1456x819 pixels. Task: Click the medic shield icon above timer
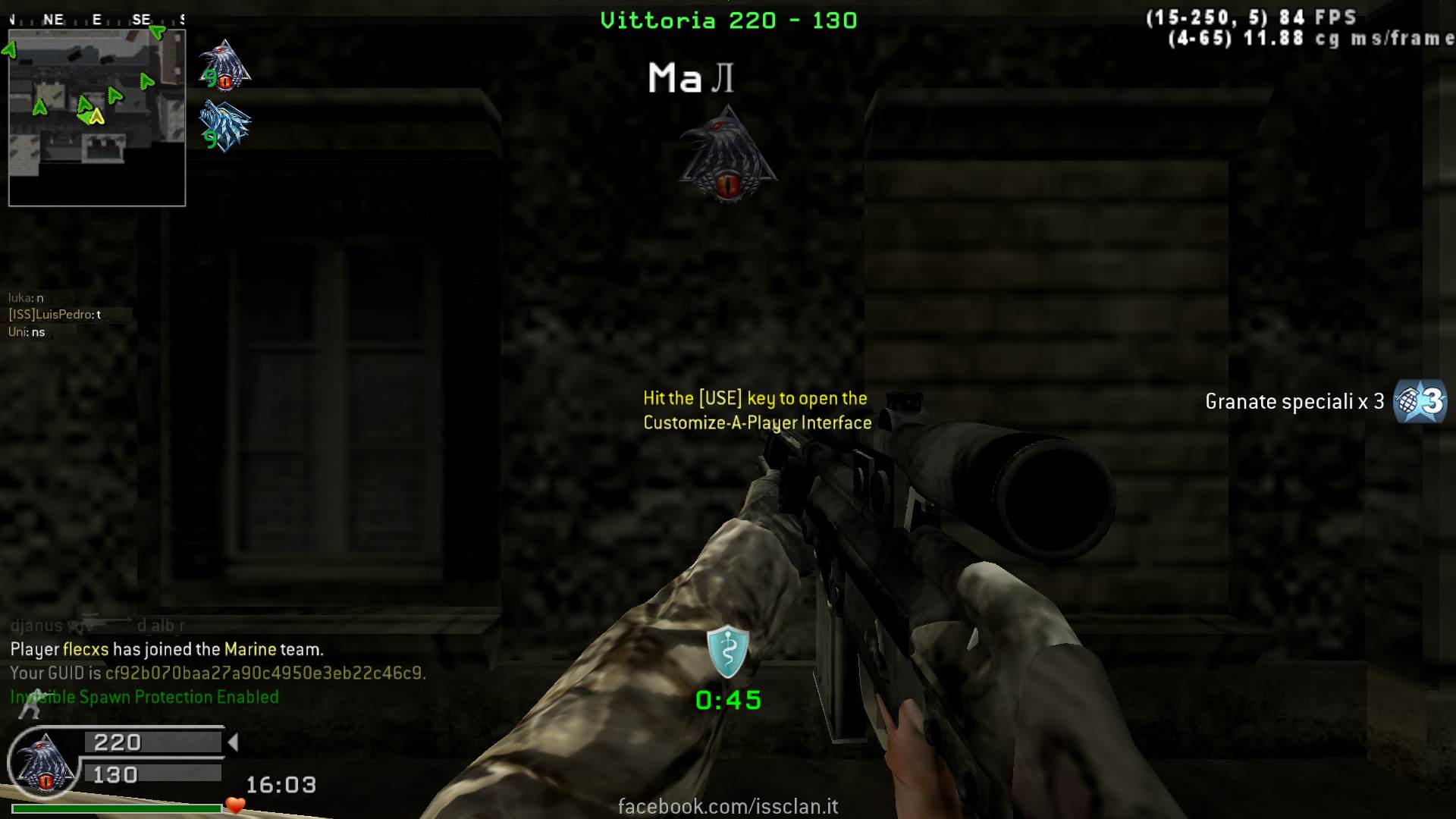[x=727, y=651]
